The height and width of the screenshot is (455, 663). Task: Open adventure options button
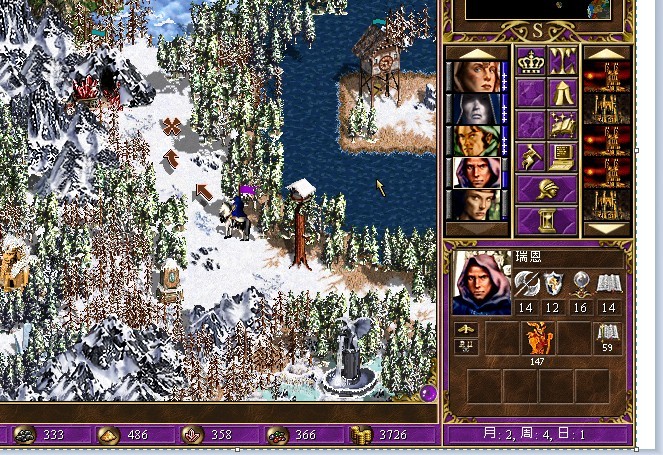click(x=530, y=155)
